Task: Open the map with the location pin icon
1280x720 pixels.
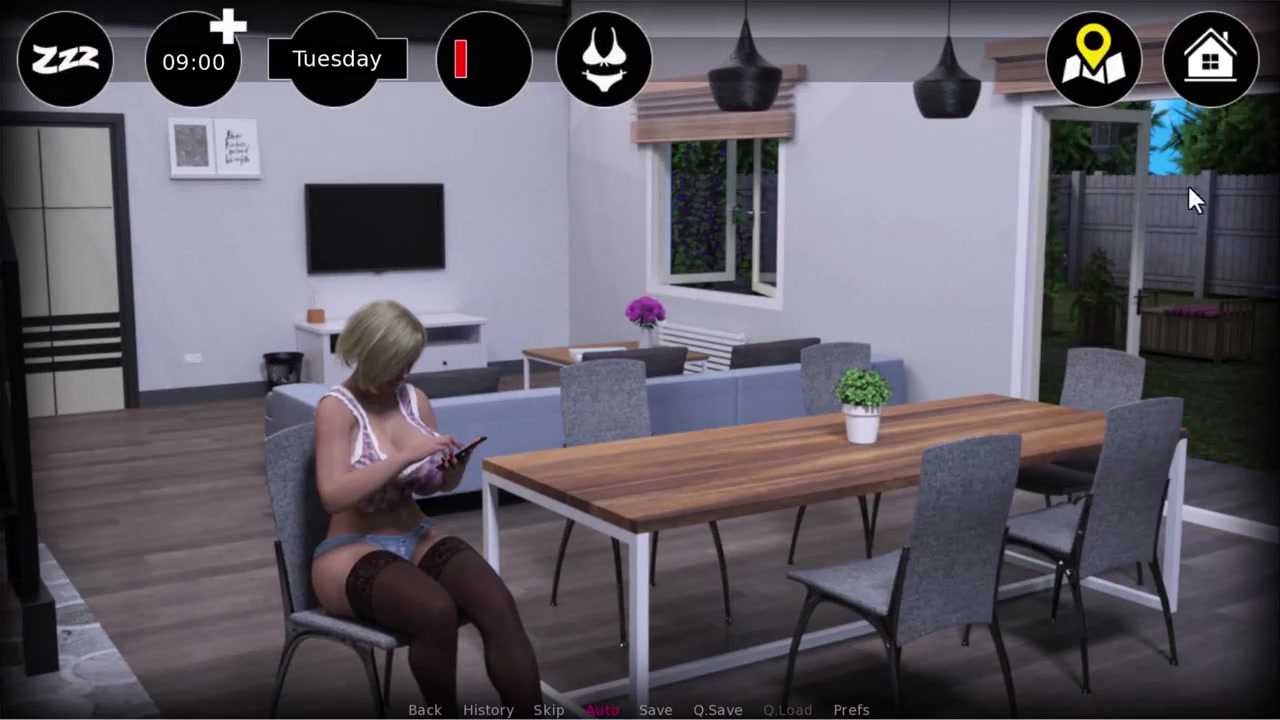Action: coord(1093,59)
